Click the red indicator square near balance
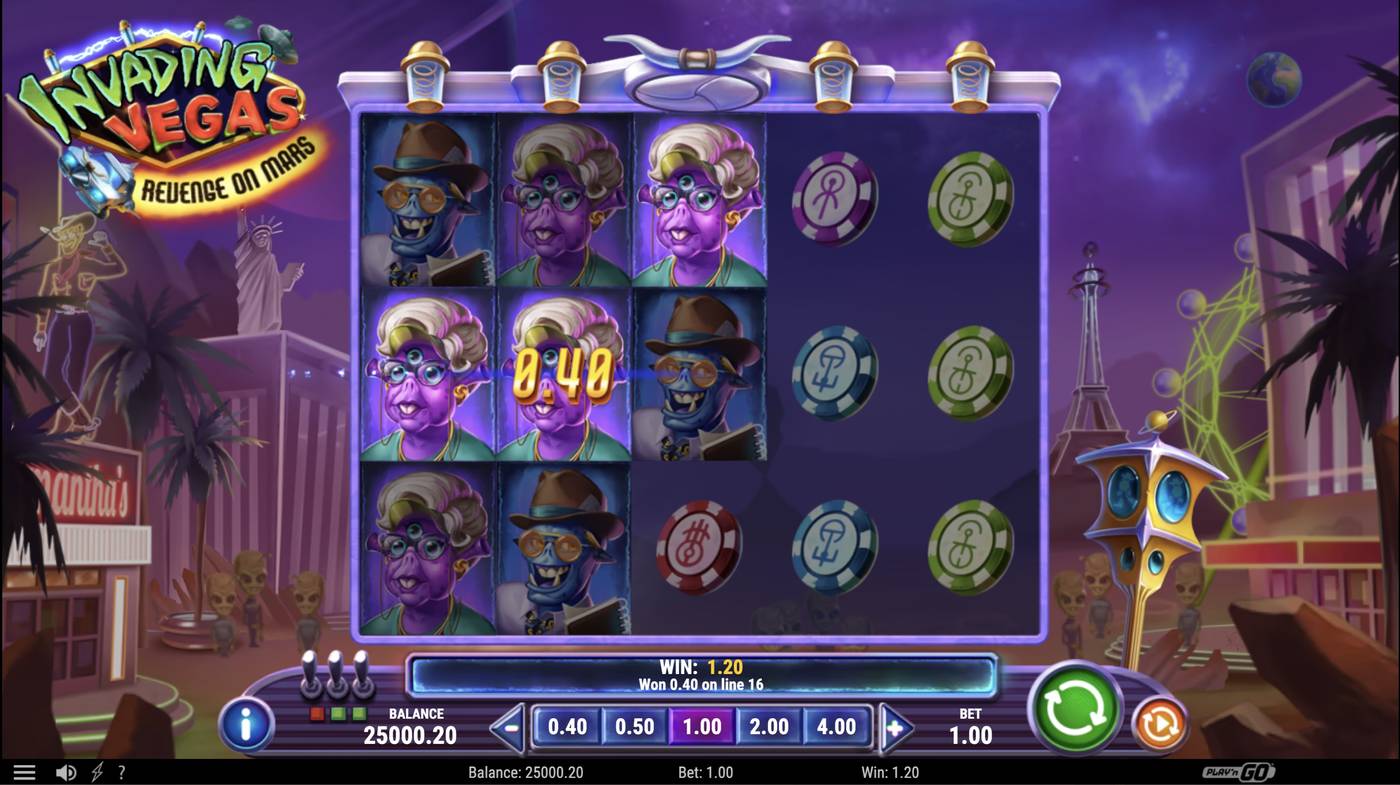The height and width of the screenshot is (785, 1400). coord(316,712)
